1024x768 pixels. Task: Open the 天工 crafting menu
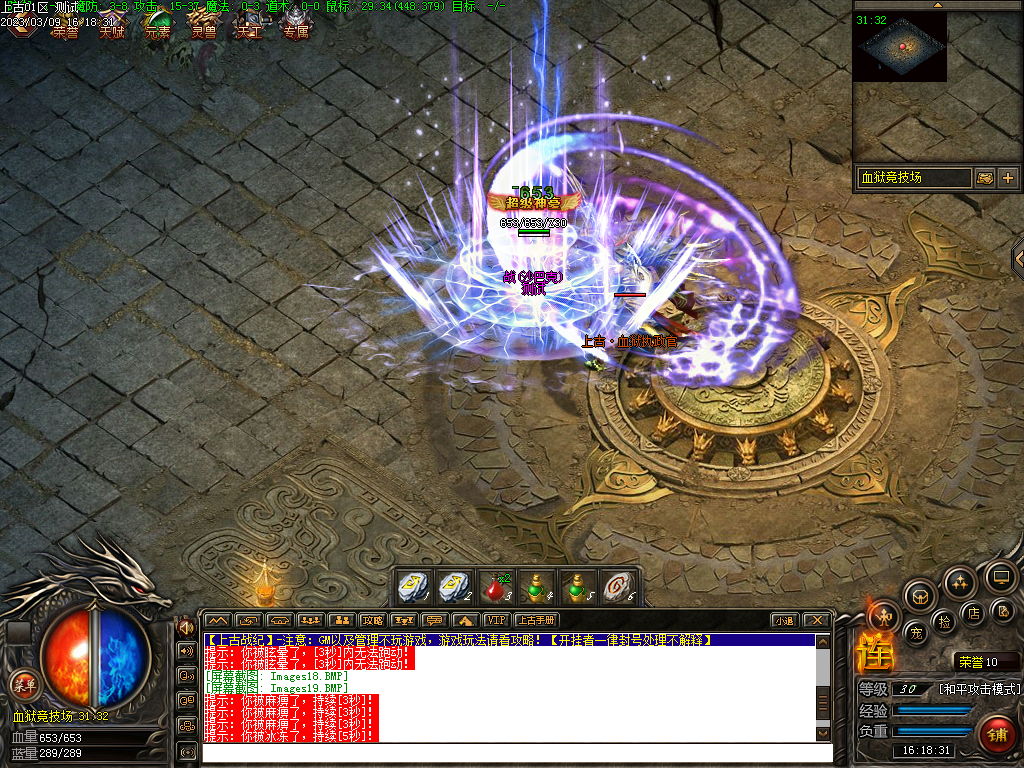[x=249, y=25]
